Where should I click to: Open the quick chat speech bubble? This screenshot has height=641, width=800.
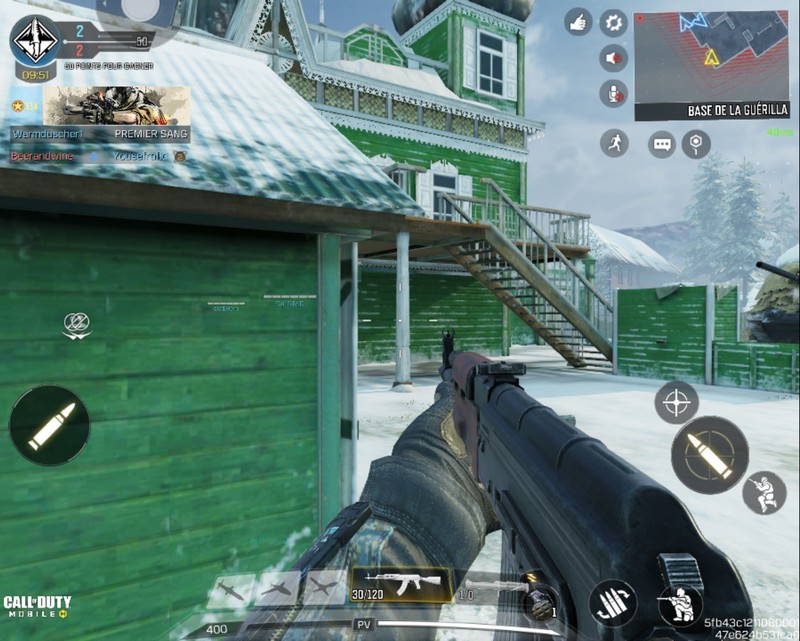pyautogui.click(x=662, y=144)
